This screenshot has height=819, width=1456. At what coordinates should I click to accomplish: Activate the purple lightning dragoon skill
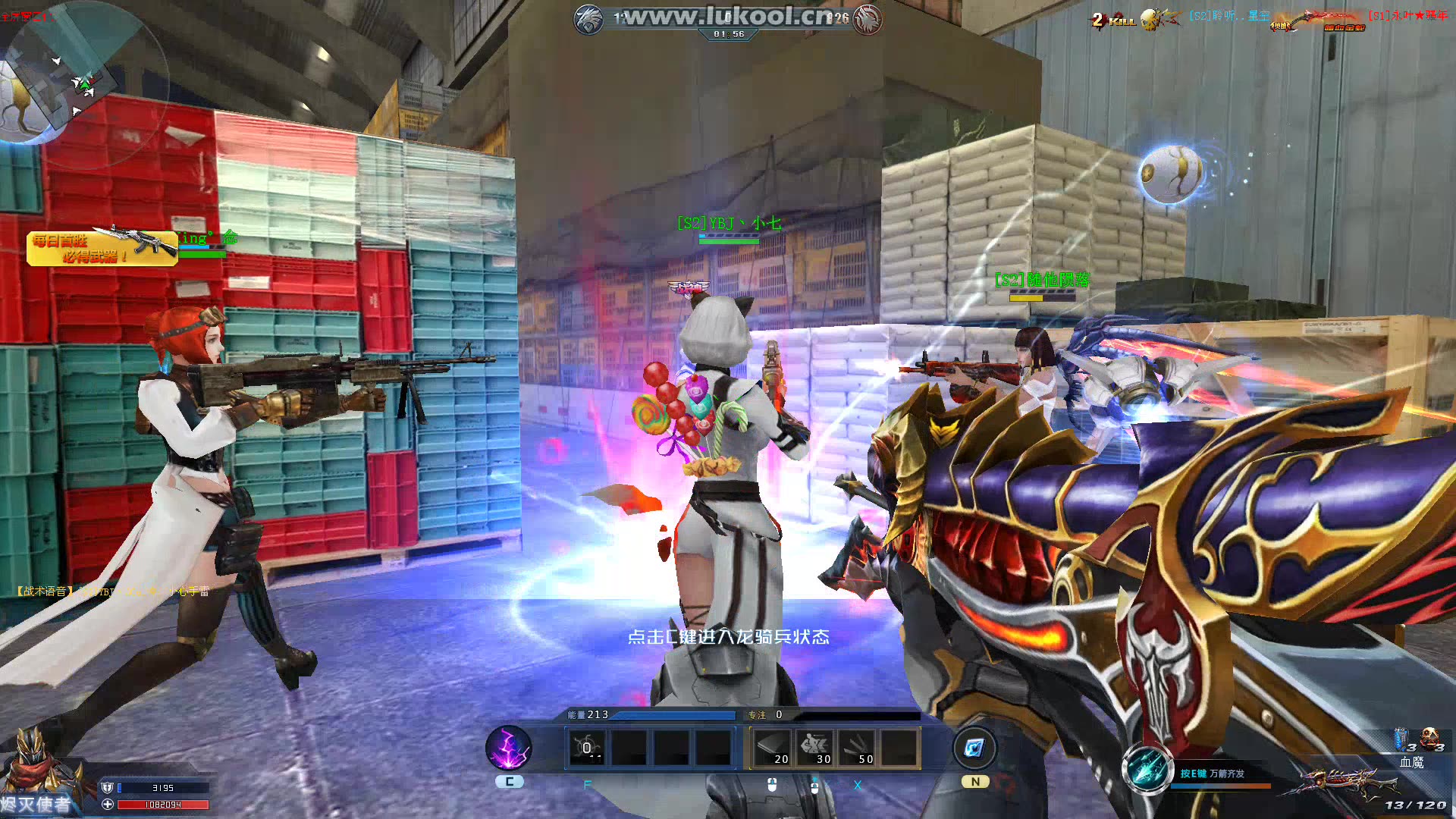(x=509, y=748)
